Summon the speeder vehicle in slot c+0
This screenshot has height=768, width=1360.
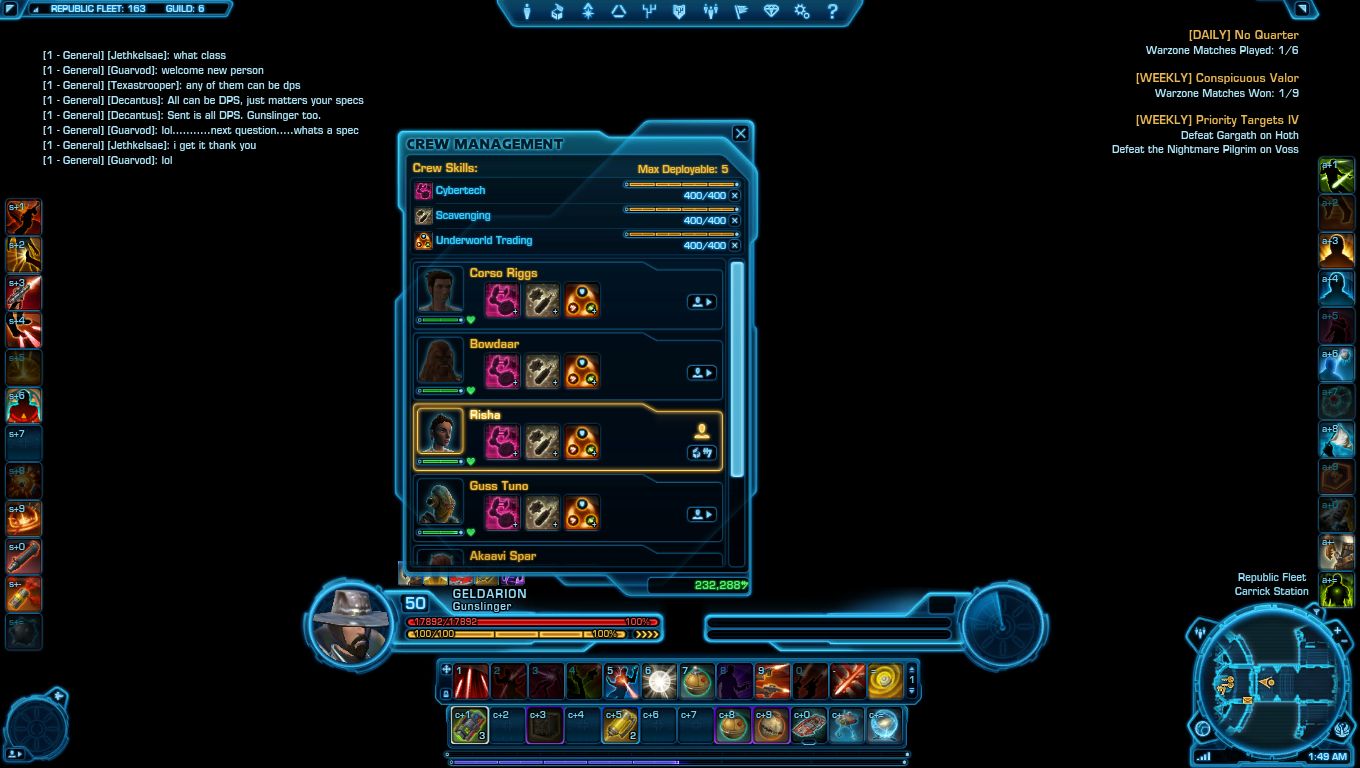pyautogui.click(x=809, y=726)
